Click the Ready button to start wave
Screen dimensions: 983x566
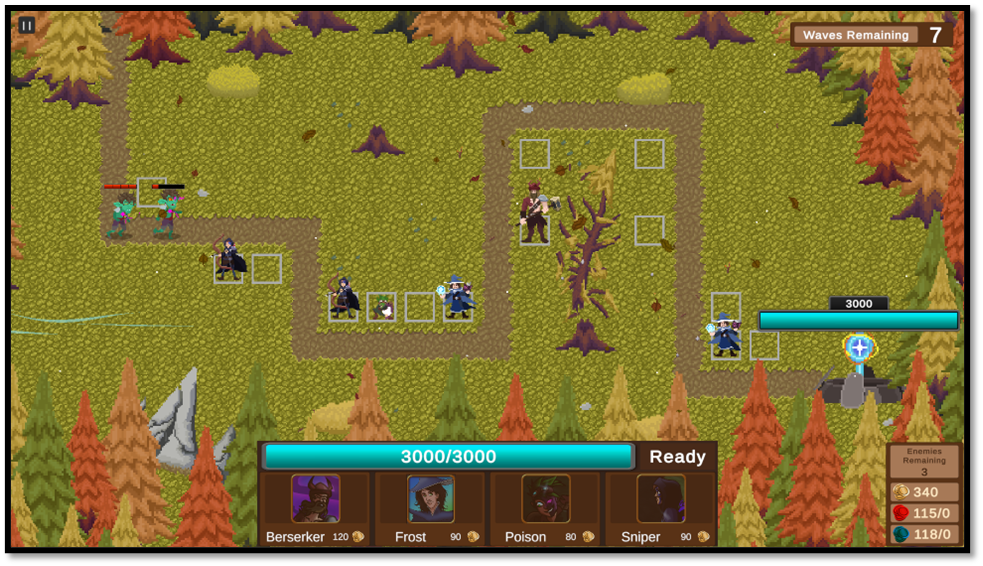[x=677, y=457]
